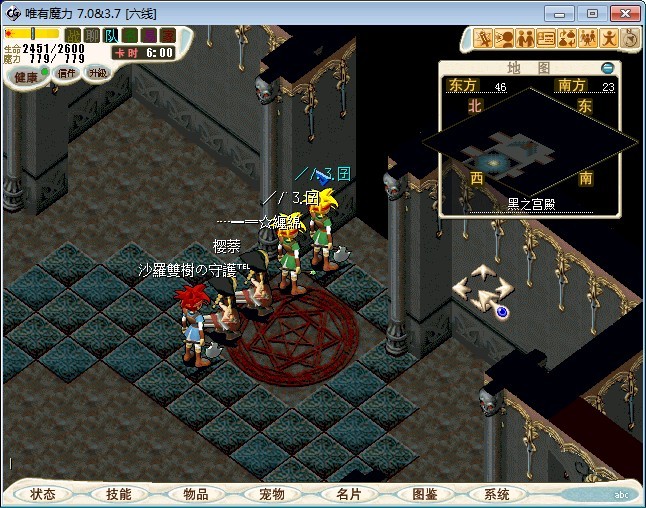Select the ID card exchange icon
The image size is (646, 508).
click(x=546, y=38)
